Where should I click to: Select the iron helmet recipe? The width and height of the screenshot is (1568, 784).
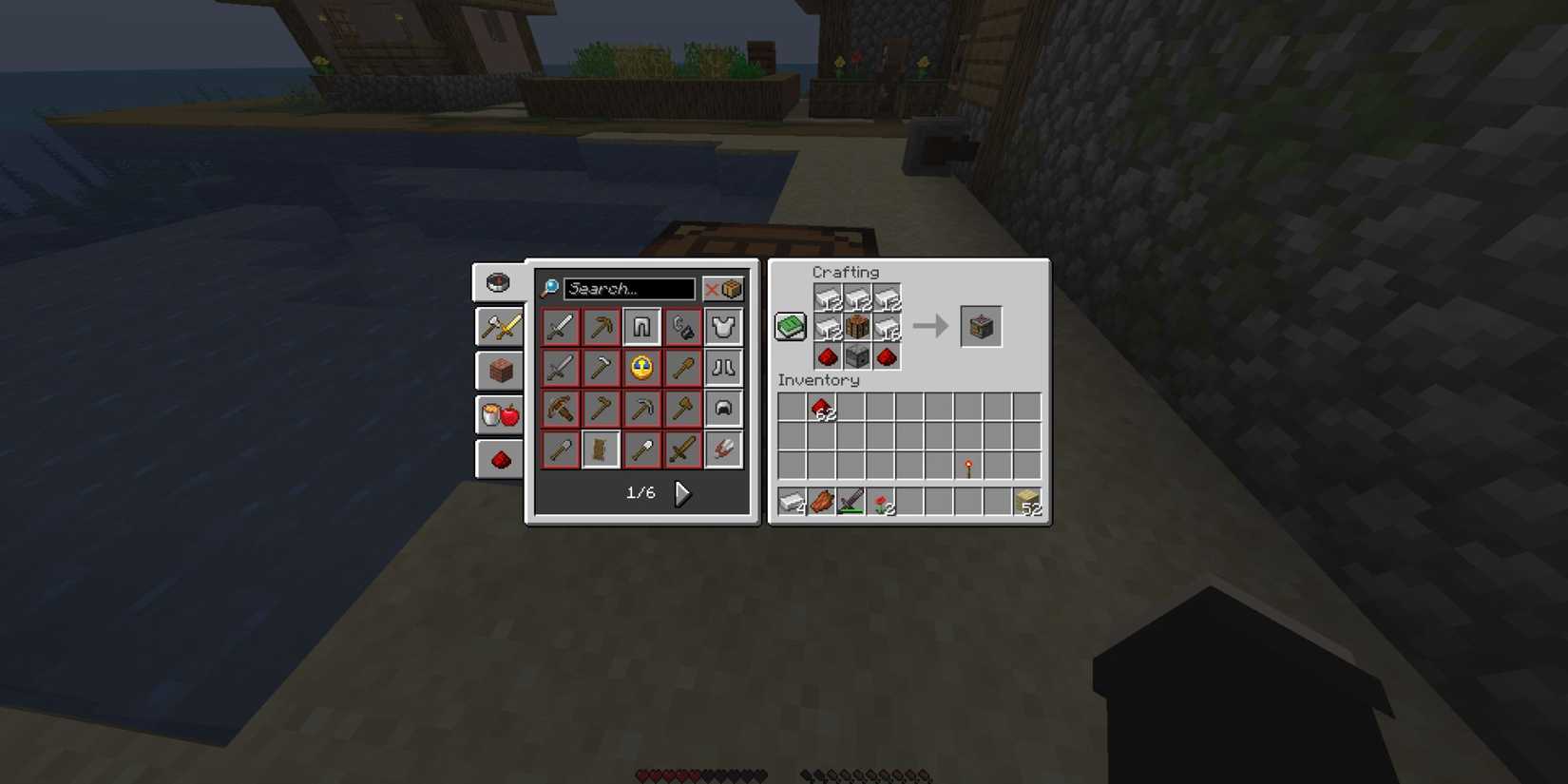724,409
